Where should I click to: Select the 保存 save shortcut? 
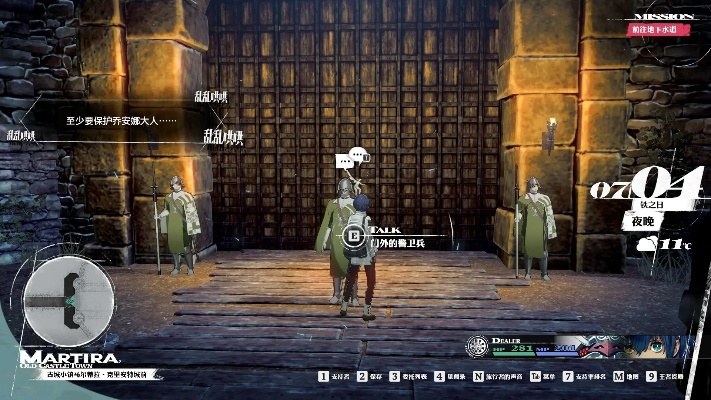click(x=374, y=377)
